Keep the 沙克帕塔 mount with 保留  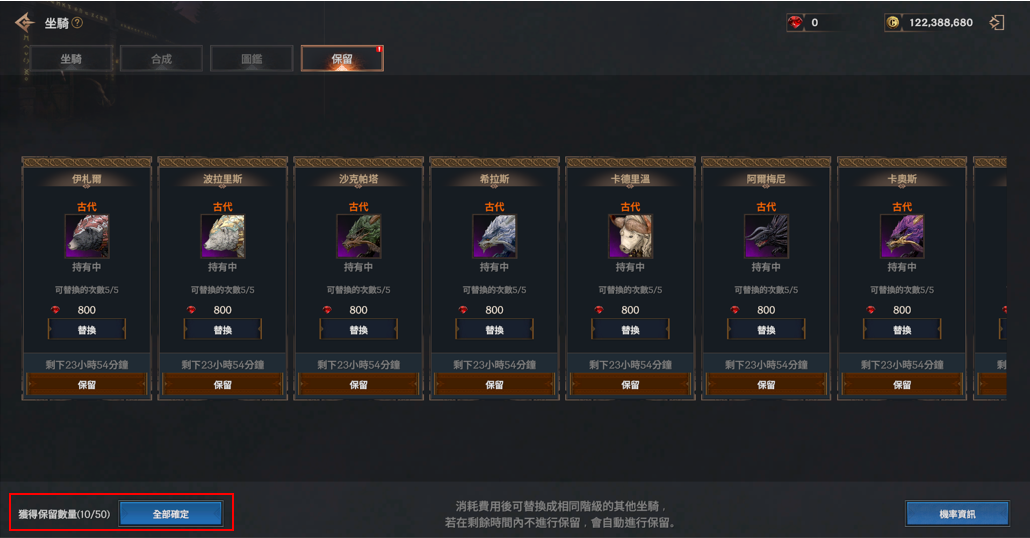point(358,384)
